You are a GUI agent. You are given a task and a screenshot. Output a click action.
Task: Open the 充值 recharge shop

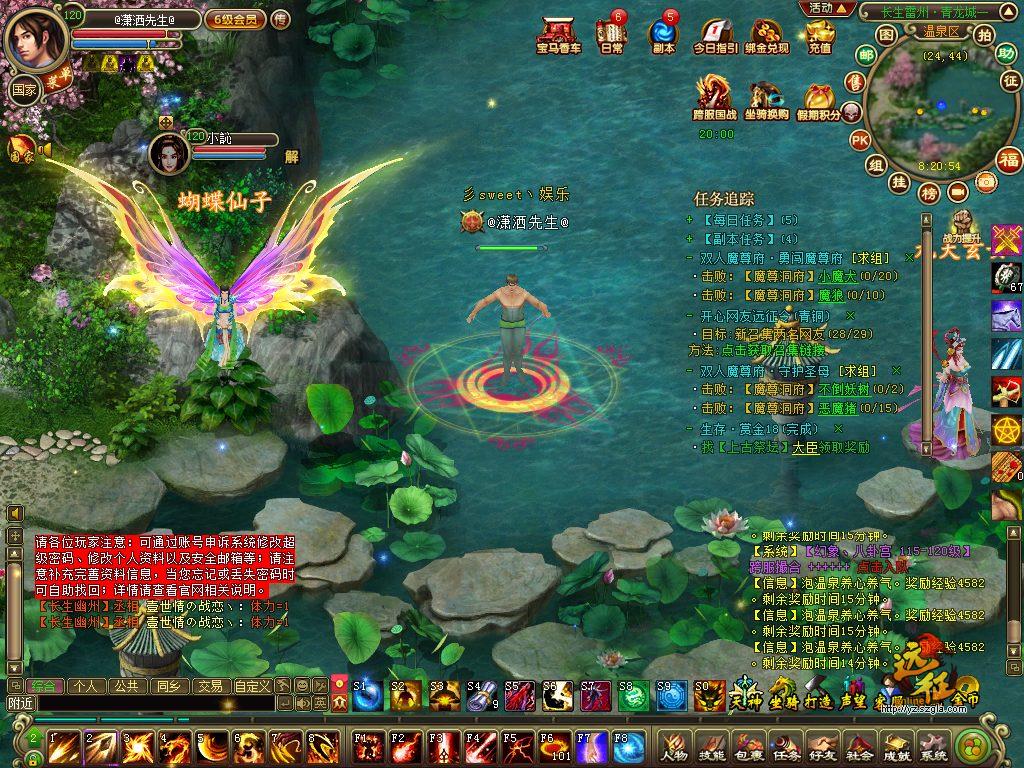819,34
